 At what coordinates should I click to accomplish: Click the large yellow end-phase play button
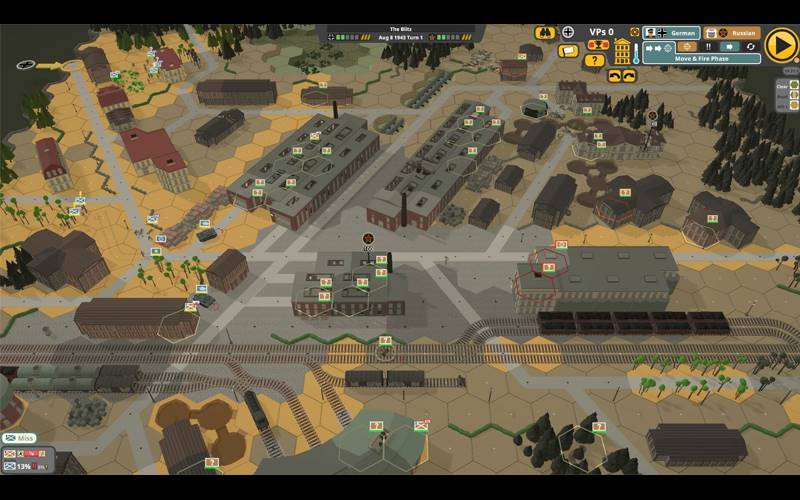pos(780,45)
